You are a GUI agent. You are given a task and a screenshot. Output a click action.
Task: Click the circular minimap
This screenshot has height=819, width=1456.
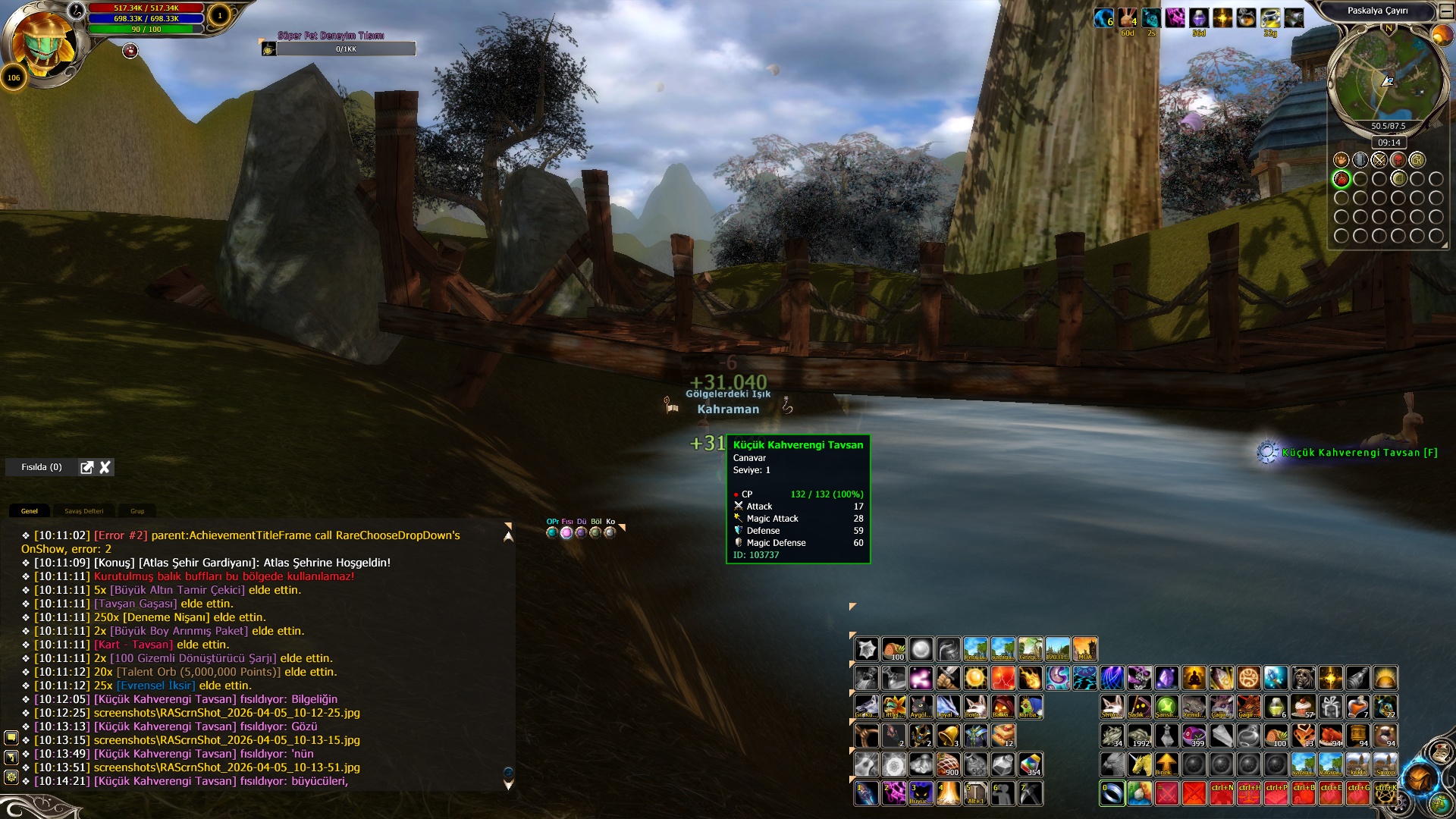pyautogui.click(x=1385, y=79)
